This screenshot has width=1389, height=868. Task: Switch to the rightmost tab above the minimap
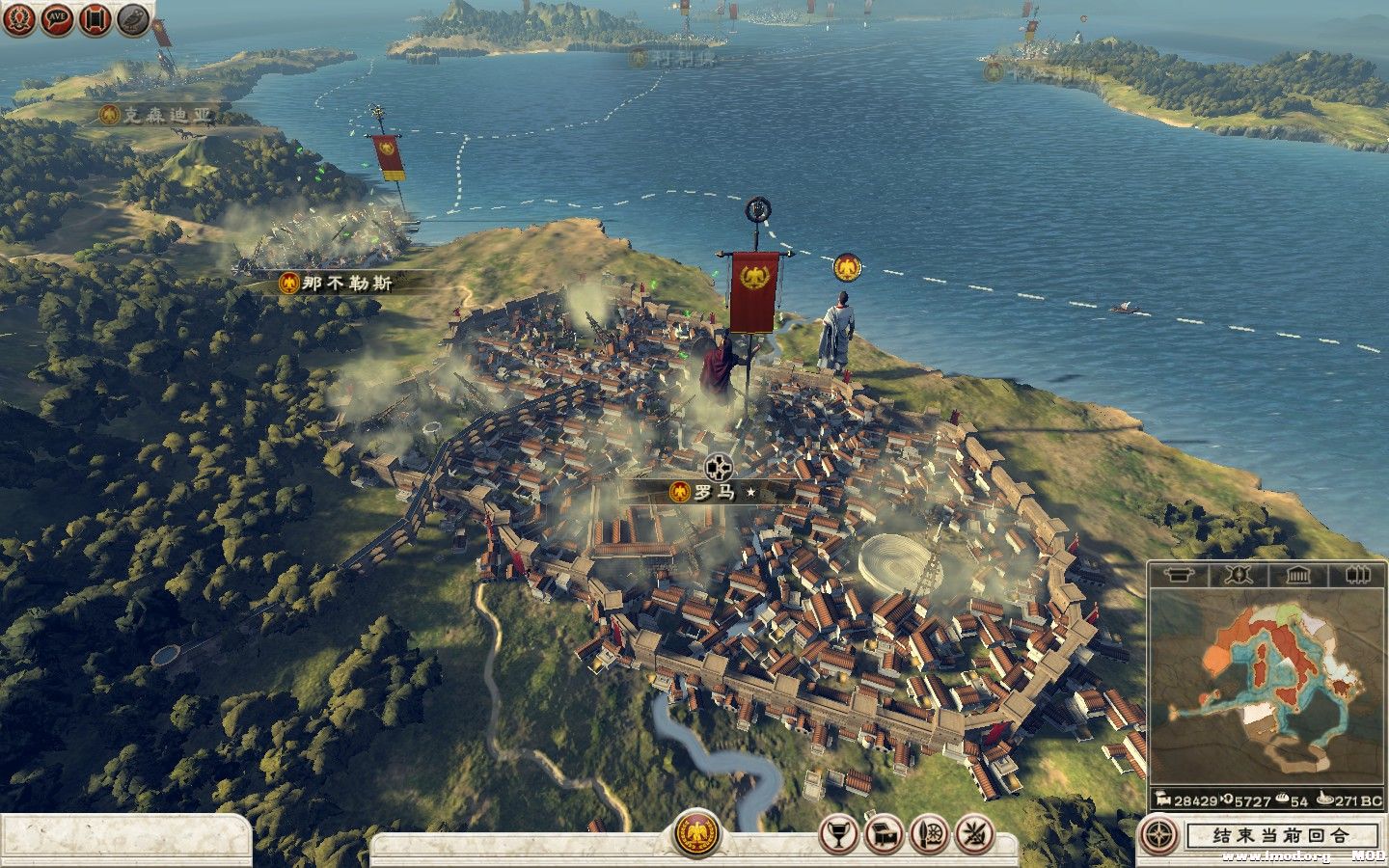click(1356, 576)
